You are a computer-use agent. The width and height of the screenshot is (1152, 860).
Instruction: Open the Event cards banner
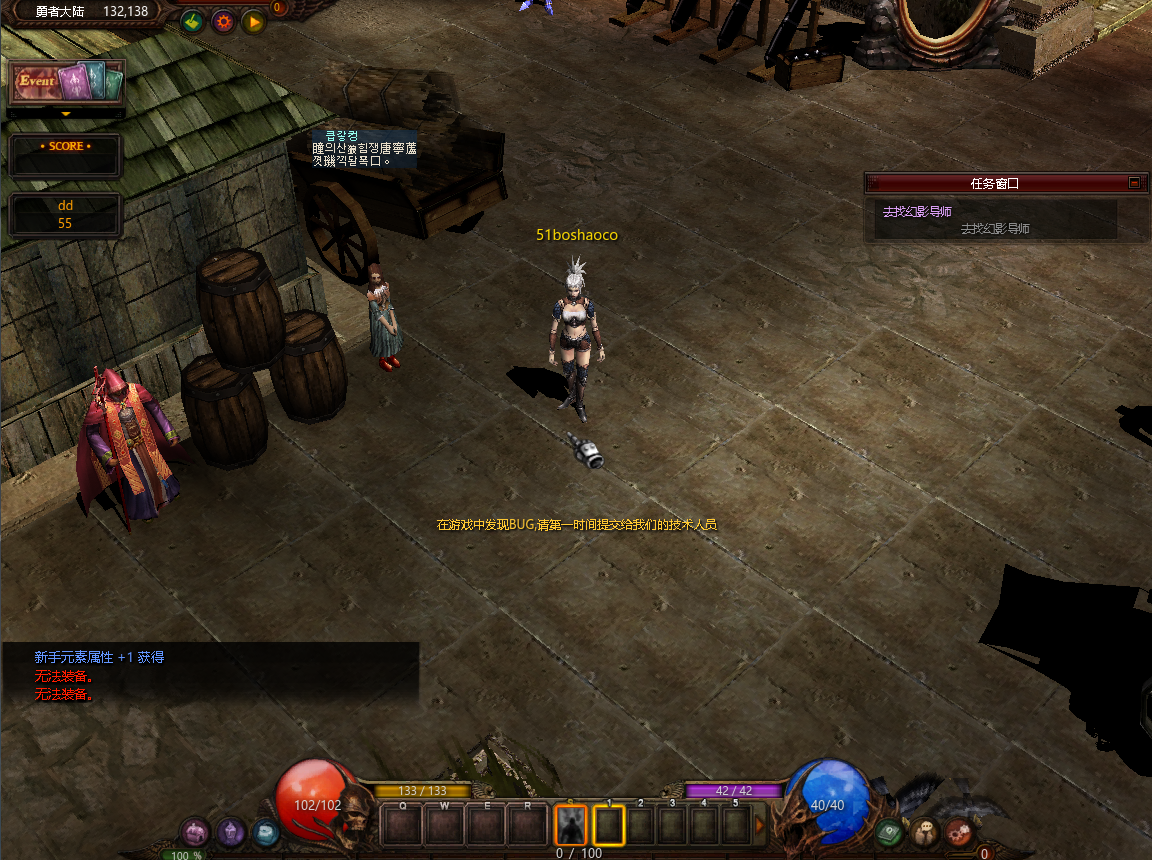point(66,83)
